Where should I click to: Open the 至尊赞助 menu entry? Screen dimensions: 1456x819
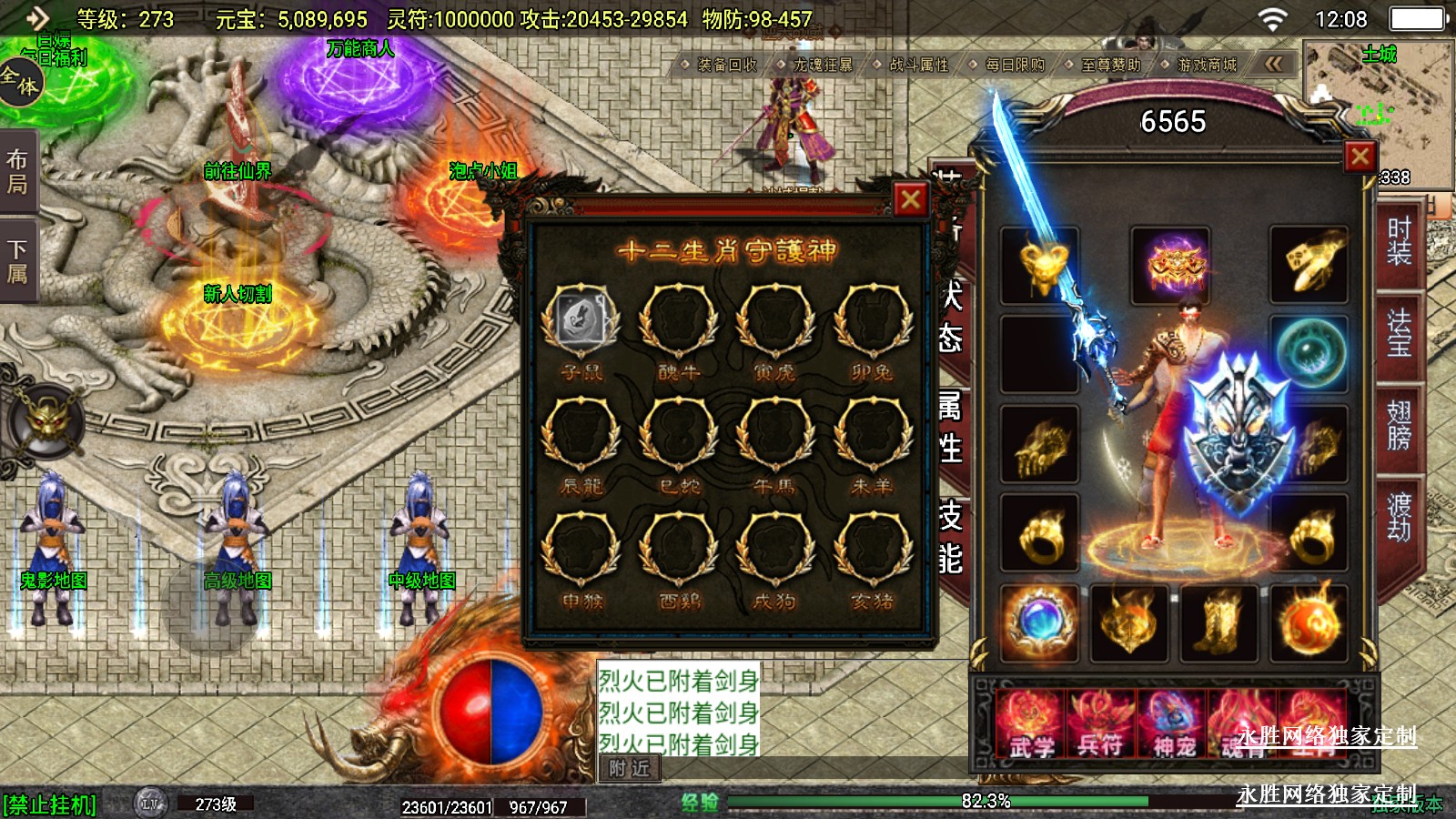(1109, 65)
